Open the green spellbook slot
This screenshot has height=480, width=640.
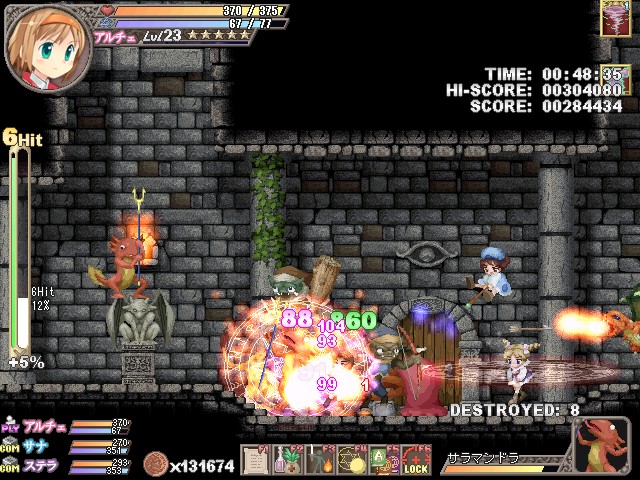(383, 462)
